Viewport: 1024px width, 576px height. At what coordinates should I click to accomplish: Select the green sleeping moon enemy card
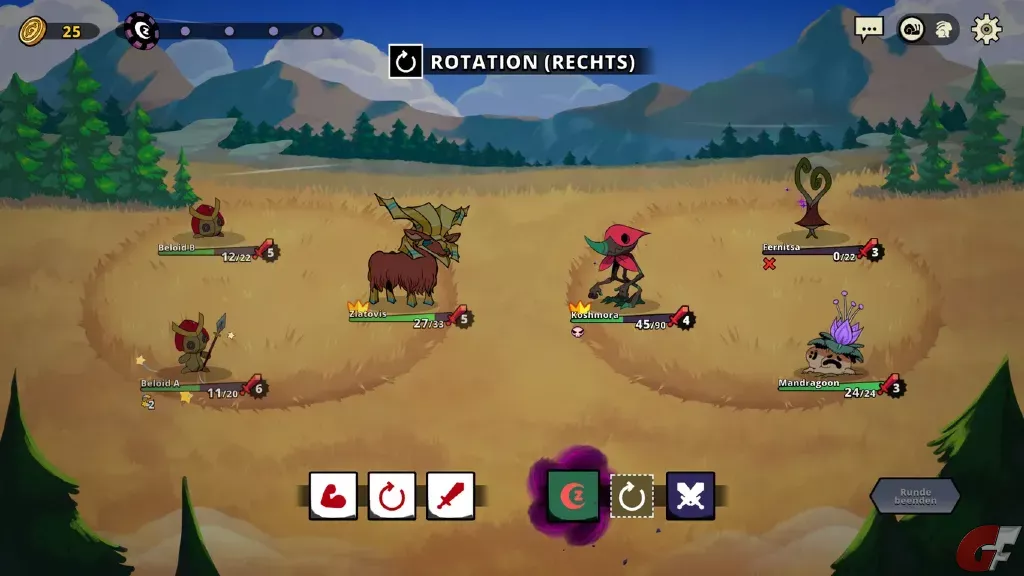click(573, 496)
